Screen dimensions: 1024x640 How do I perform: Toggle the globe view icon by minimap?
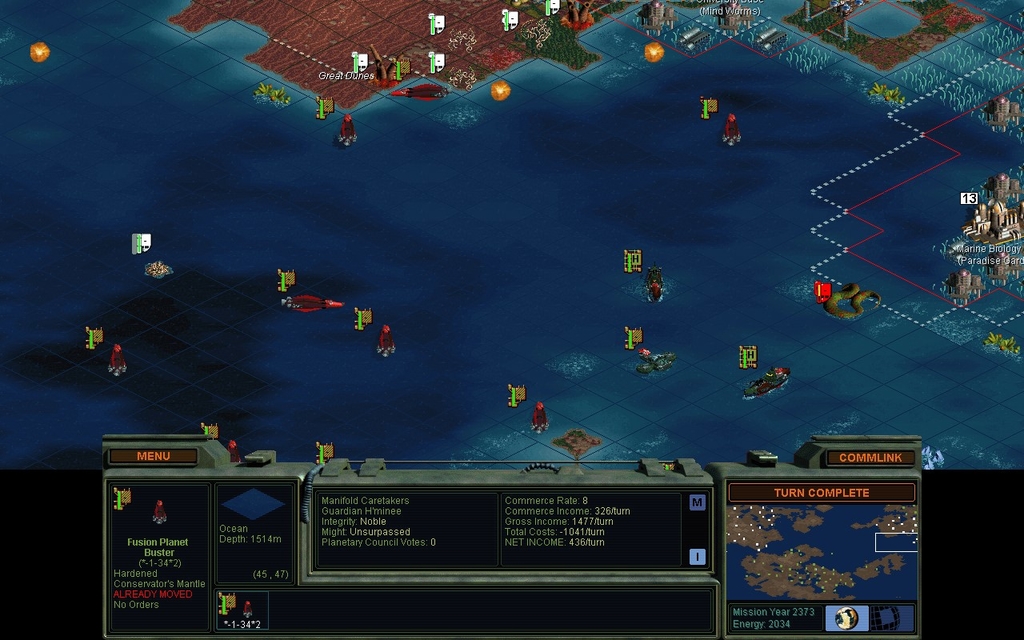[x=847, y=617]
